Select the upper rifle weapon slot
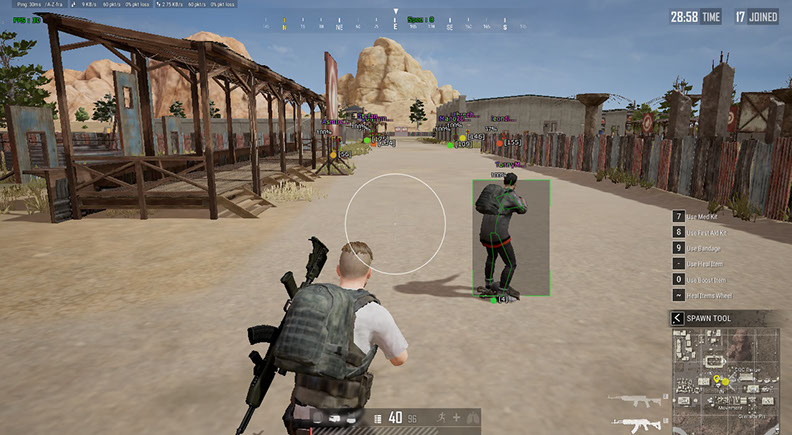 click(638, 400)
